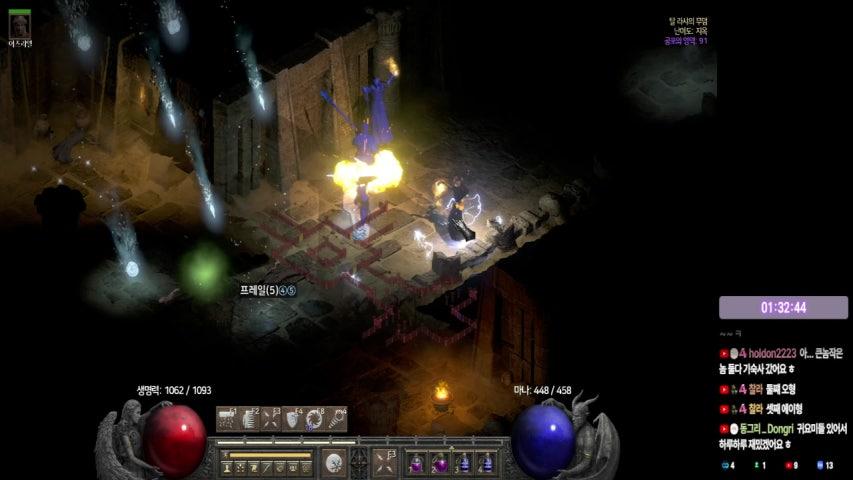The width and height of the screenshot is (853, 480).
Task: Use the fourth belt slot blue potion
Action: coord(487,463)
